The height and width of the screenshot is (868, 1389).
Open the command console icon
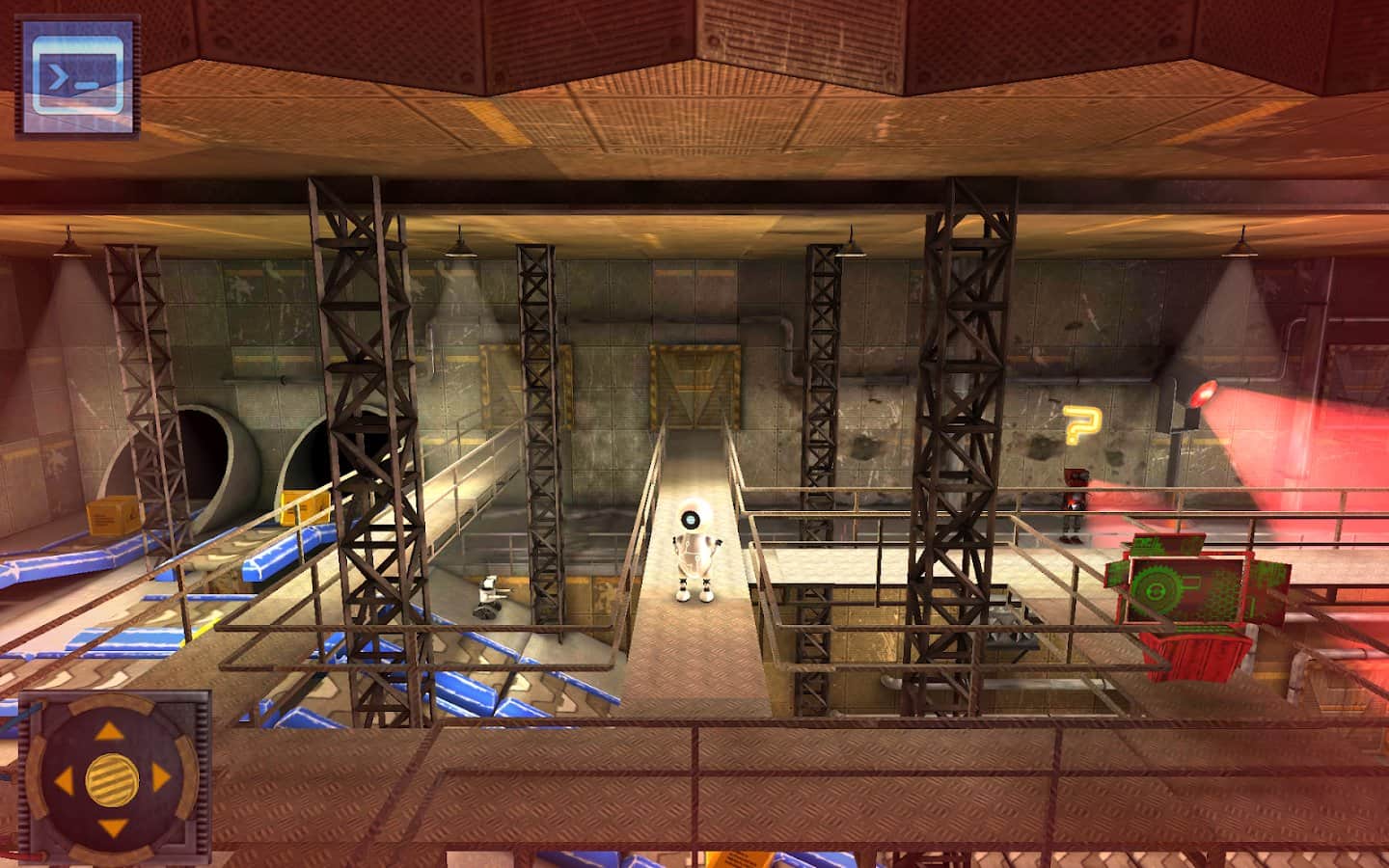(78, 74)
